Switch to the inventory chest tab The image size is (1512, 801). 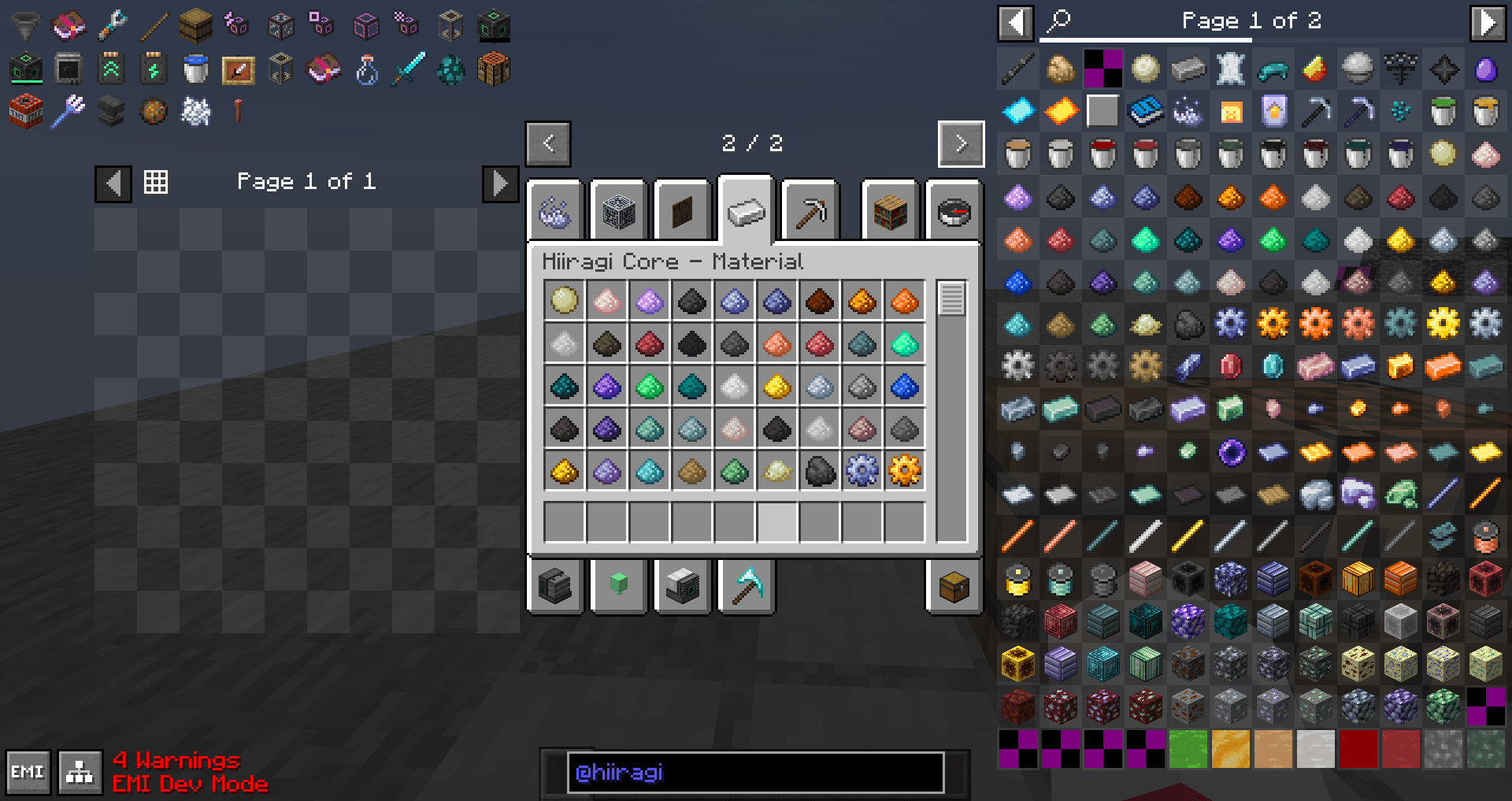tap(952, 587)
